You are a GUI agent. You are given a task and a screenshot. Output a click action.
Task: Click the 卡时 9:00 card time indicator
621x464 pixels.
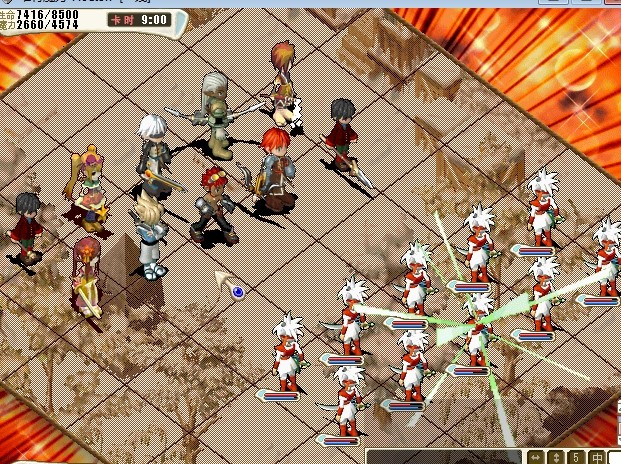139,19
